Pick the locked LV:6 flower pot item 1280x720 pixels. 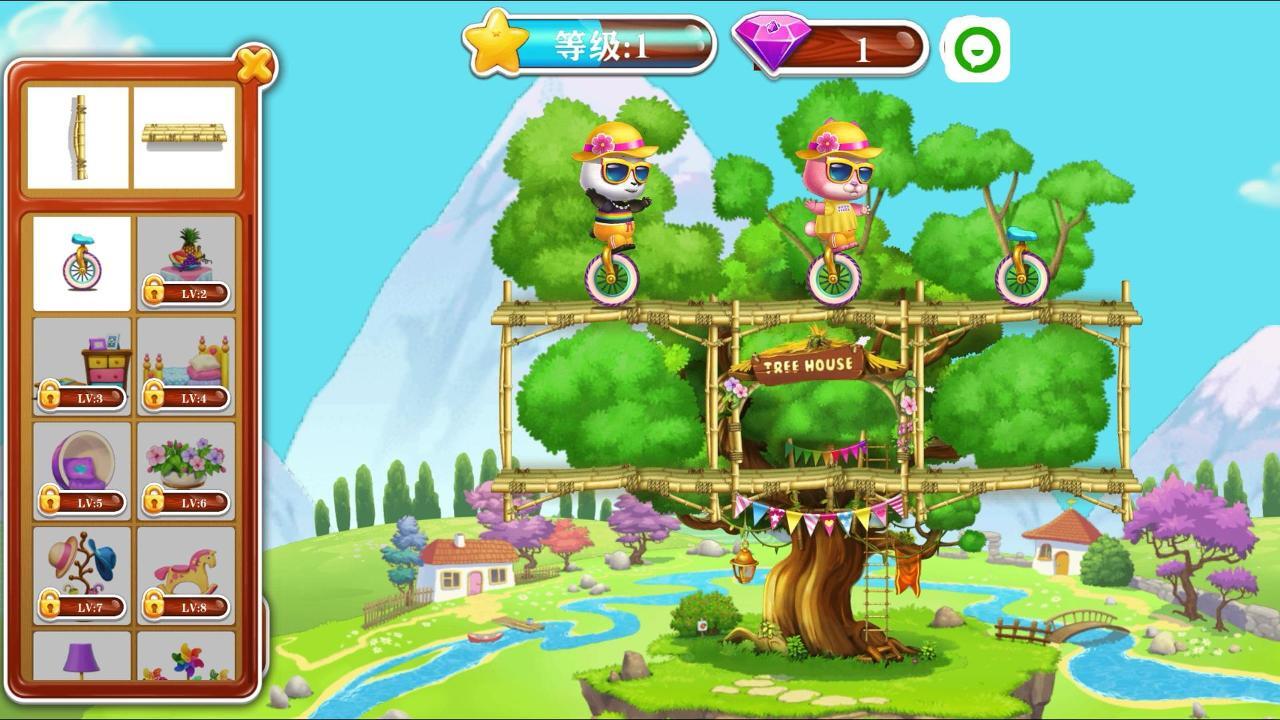pyautogui.click(x=186, y=471)
